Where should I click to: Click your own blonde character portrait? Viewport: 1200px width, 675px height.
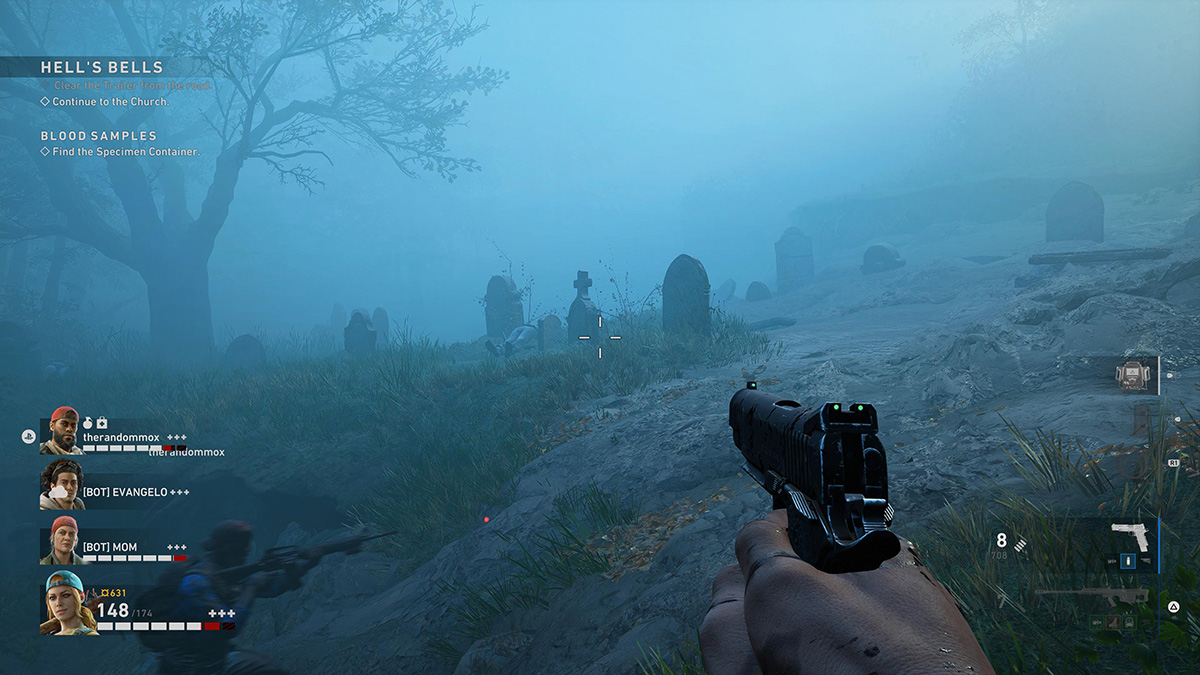[68, 603]
